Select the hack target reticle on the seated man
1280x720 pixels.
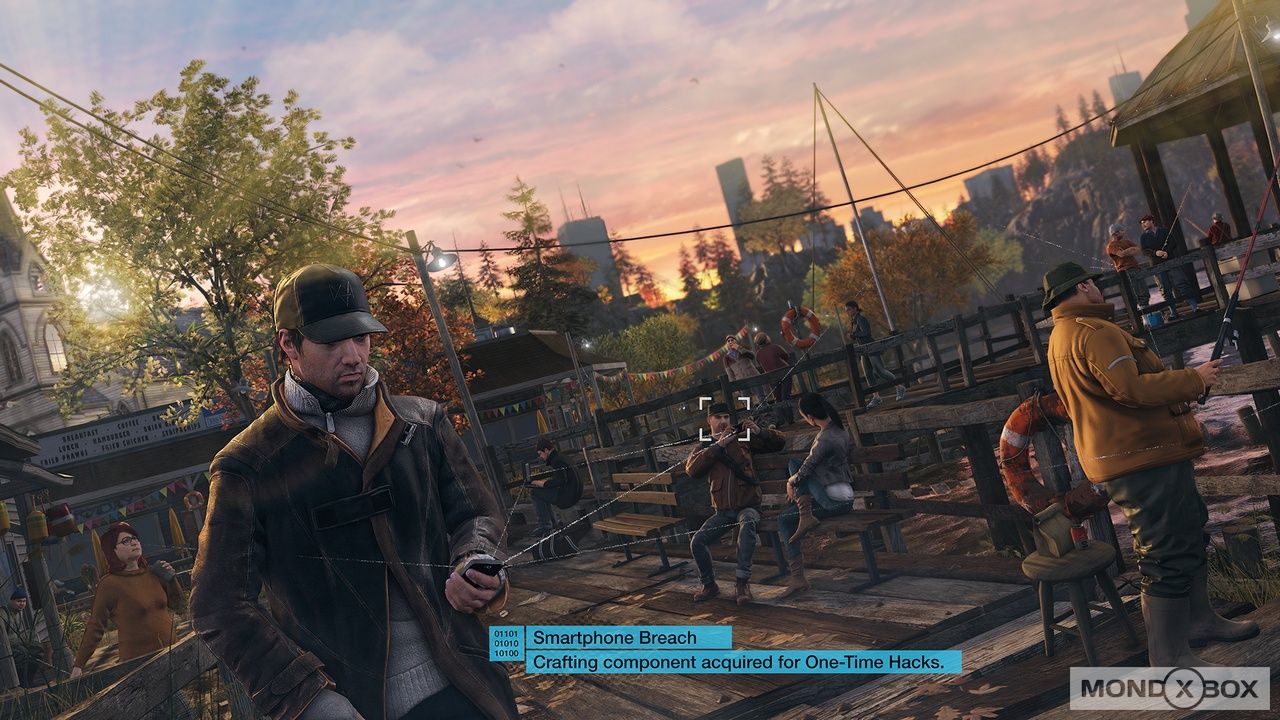pos(724,418)
